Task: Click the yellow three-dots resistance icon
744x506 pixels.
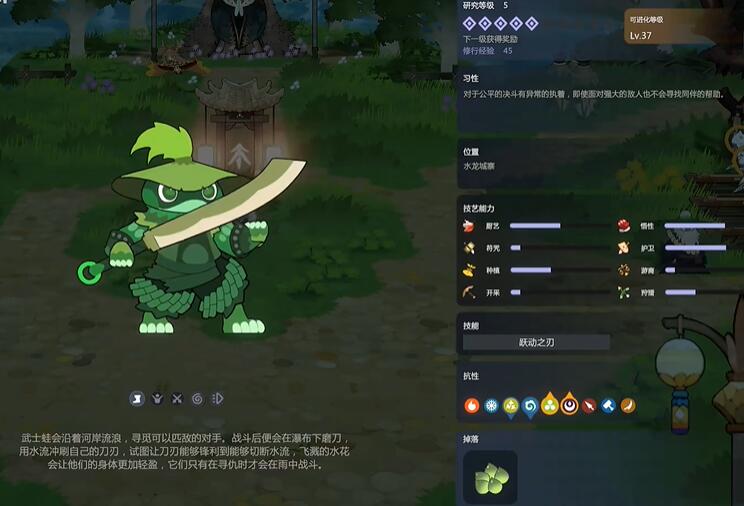Action: point(549,405)
